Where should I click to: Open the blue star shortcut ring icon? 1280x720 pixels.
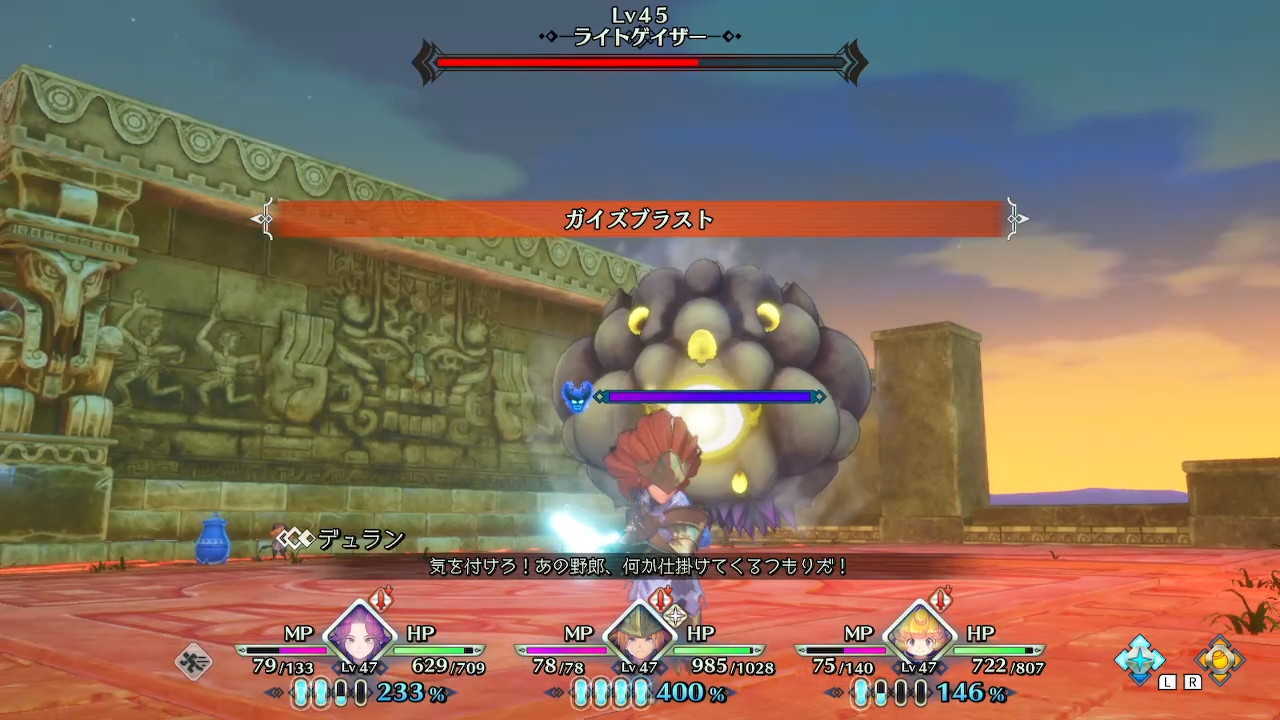[1140, 660]
